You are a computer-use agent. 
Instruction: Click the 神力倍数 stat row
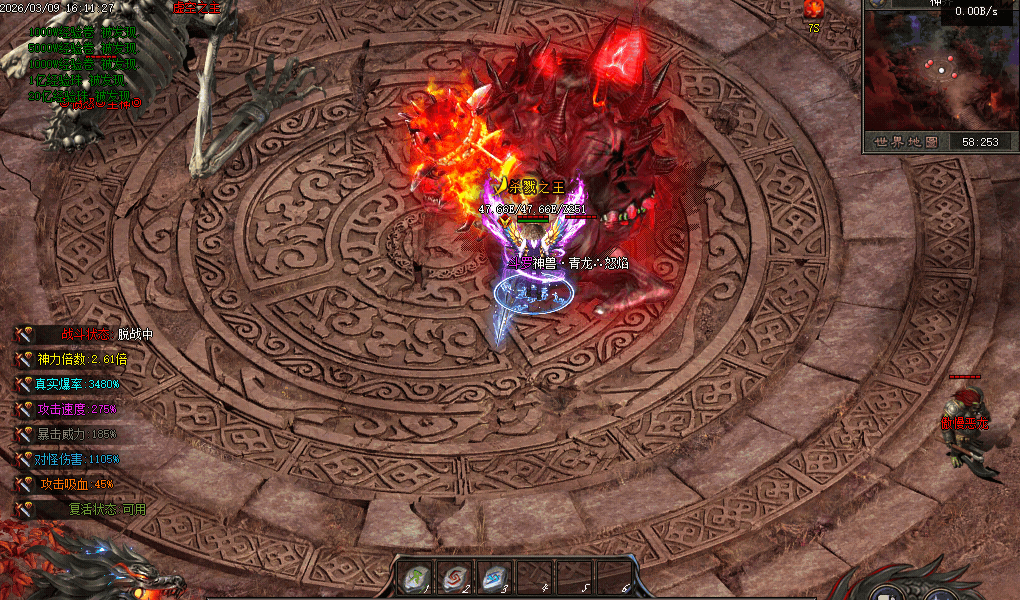[x=82, y=359]
